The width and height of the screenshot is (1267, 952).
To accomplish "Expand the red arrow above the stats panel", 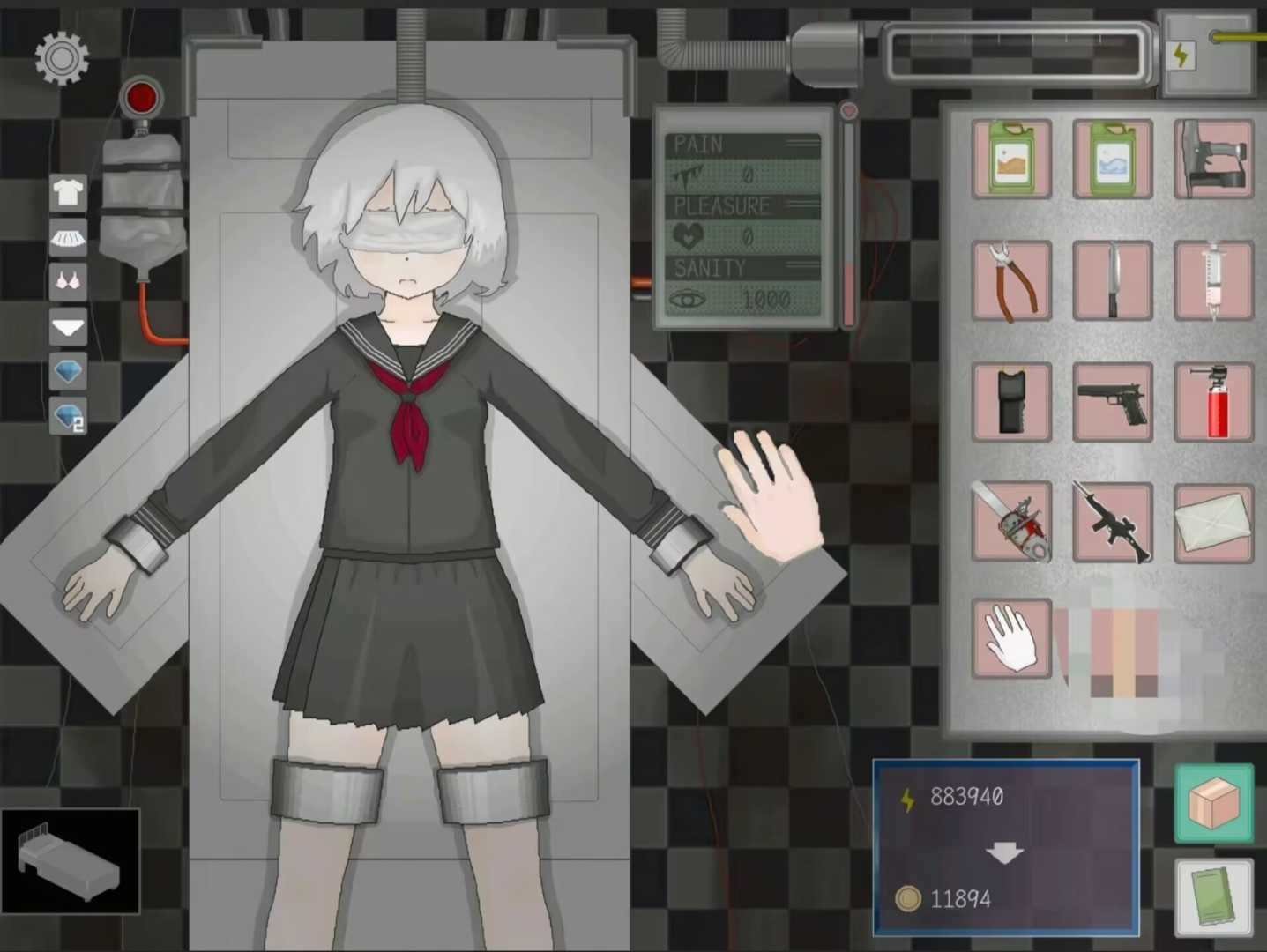I will coord(847,109).
